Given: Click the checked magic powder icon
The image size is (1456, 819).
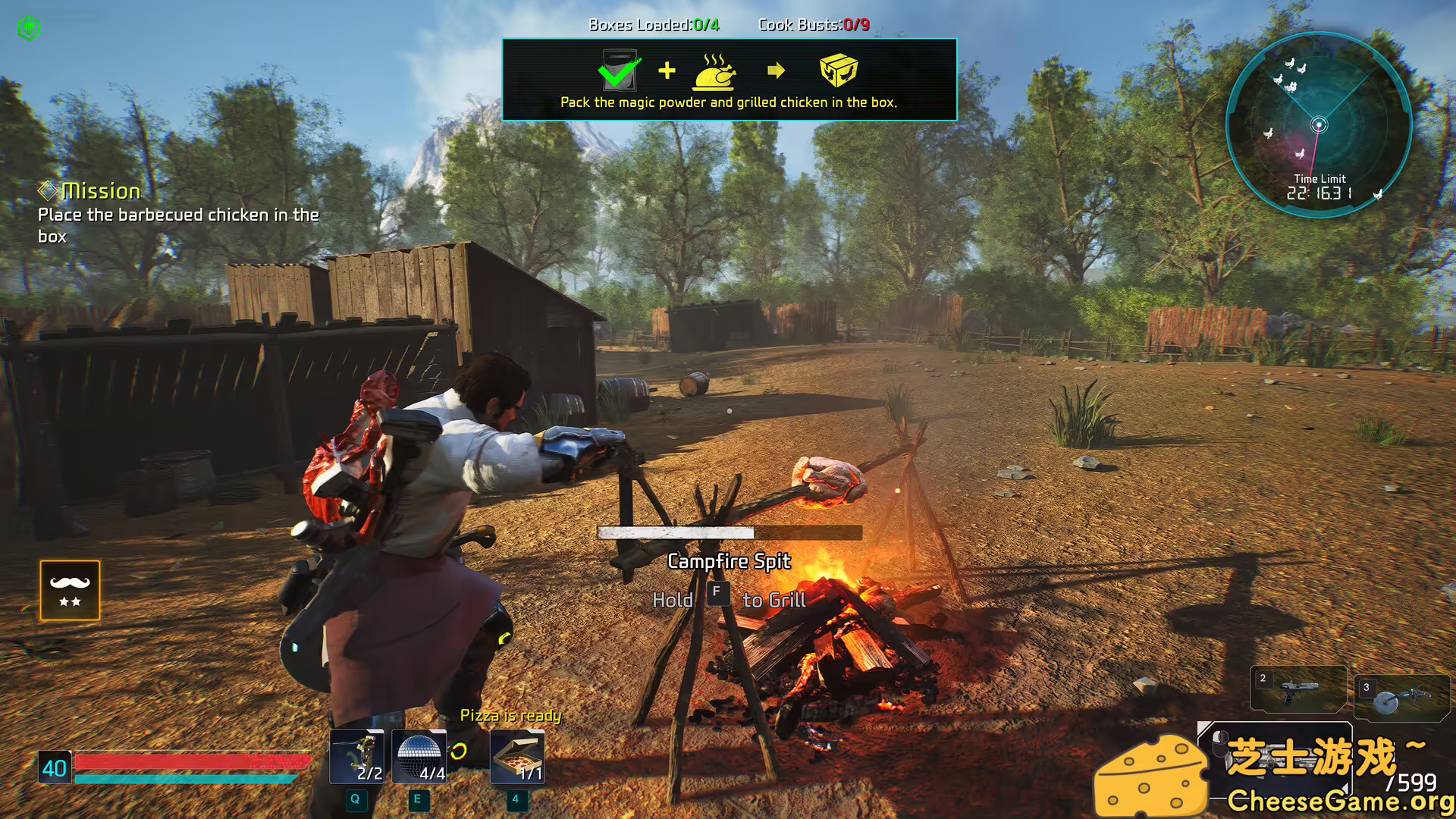Looking at the screenshot, I should [620, 71].
